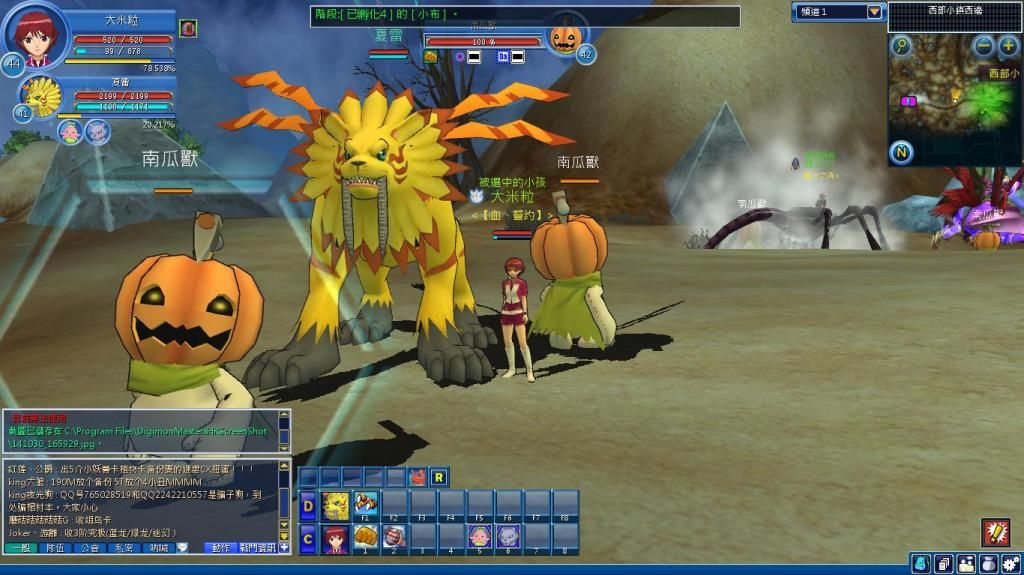
Task: Activate the claw skill in F1 slot
Action: coord(366,503)
